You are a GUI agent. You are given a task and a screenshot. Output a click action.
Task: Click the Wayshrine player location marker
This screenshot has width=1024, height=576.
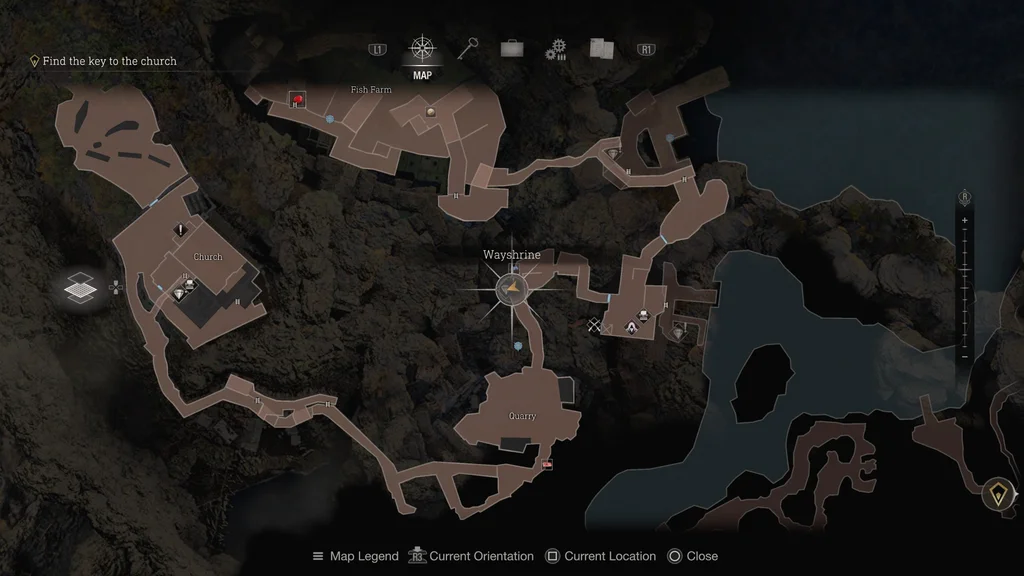(x=511, y=290)
